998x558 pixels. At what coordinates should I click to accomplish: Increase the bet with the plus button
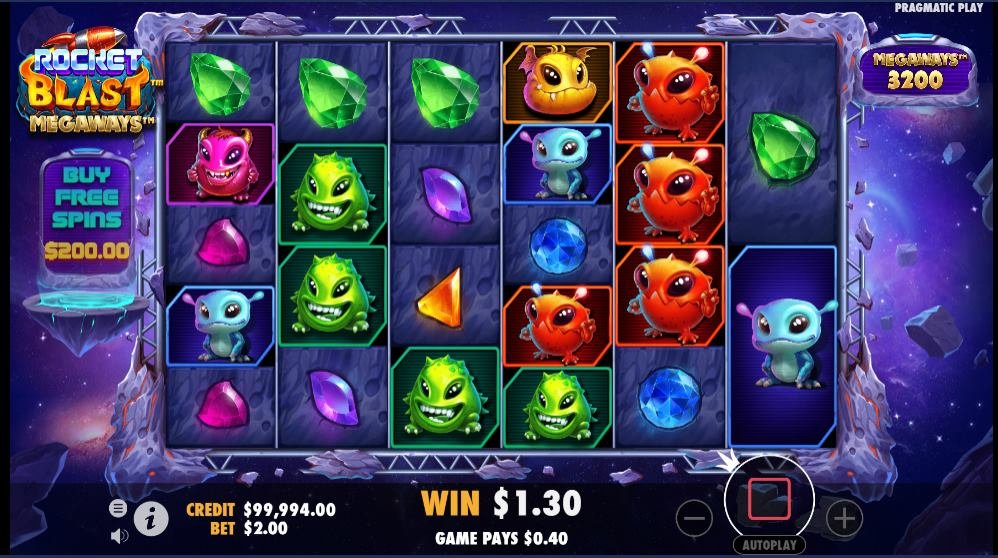pos(845,517)
